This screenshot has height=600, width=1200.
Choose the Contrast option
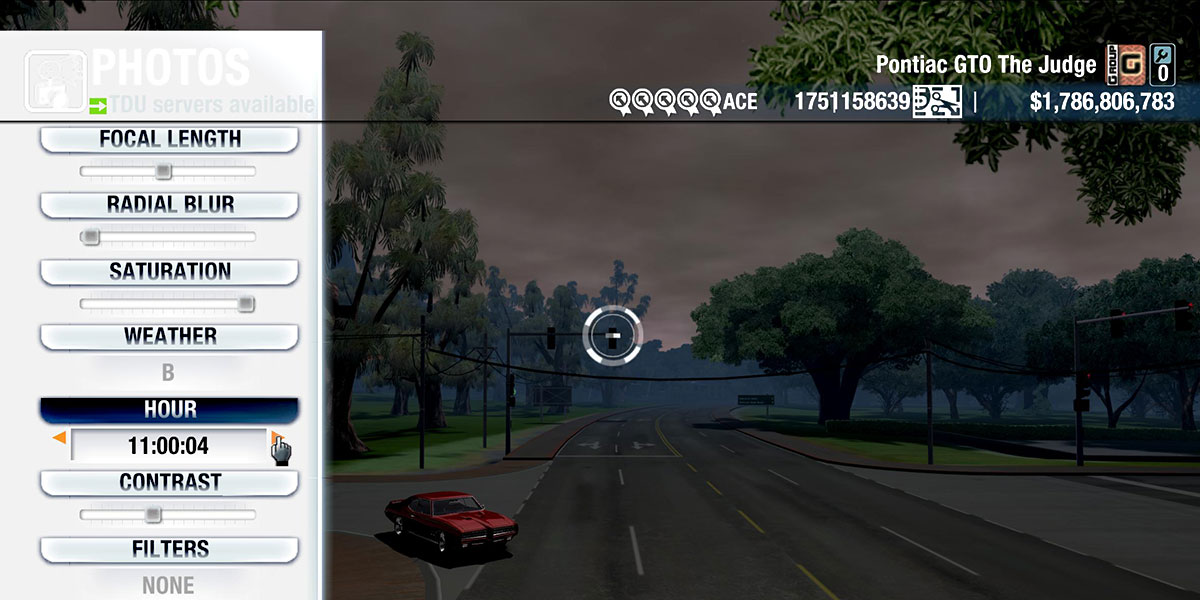[169, 482]
